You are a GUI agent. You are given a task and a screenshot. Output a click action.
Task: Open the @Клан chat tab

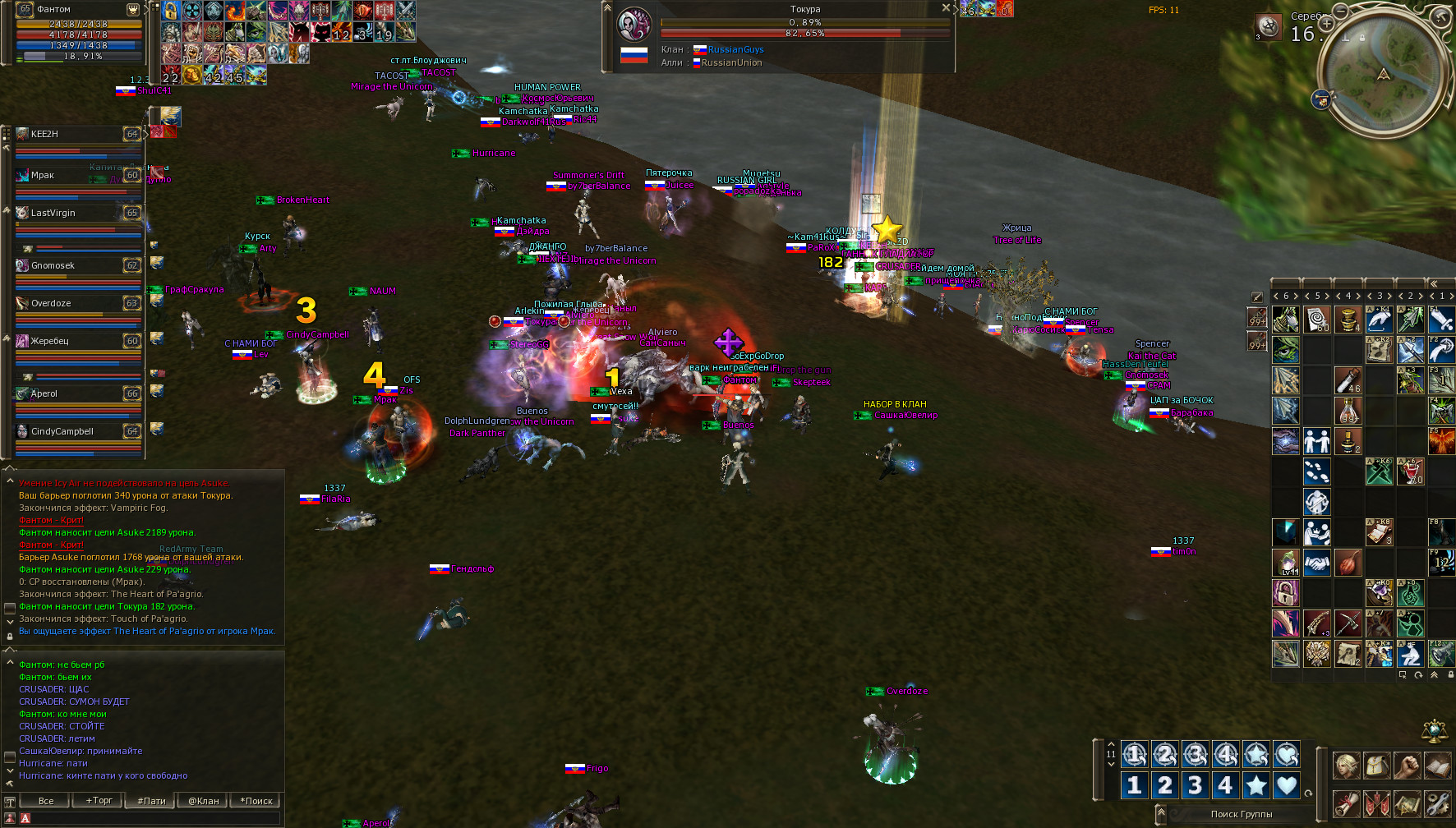click(204, 800)
